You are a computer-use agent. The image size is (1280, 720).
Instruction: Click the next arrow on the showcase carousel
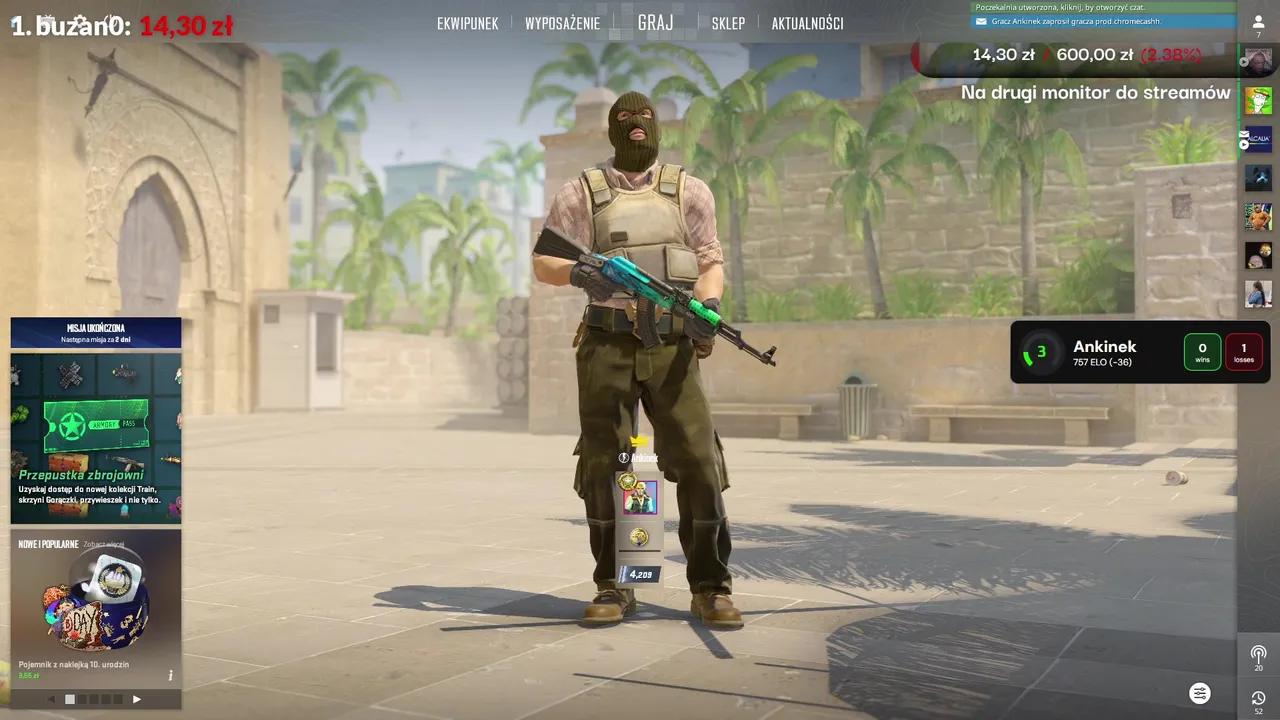pyautogui.click(x=137, y=699)
